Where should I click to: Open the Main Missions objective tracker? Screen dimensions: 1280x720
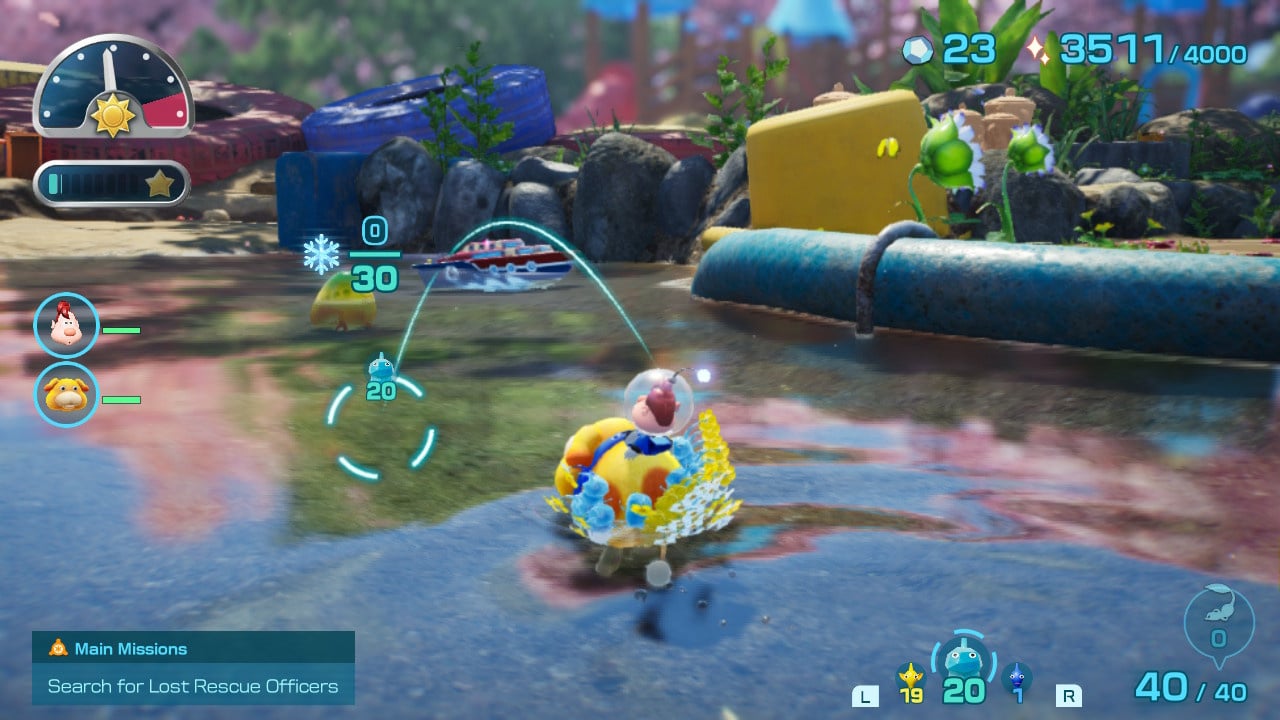tap(193, 667)
